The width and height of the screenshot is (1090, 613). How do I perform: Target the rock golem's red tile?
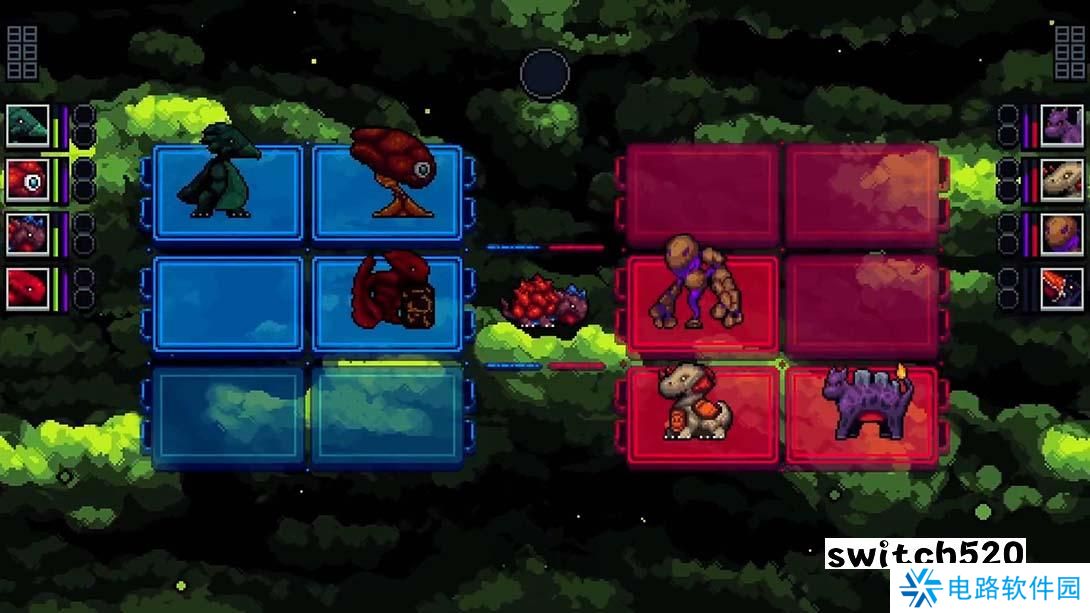pos(702,304)
